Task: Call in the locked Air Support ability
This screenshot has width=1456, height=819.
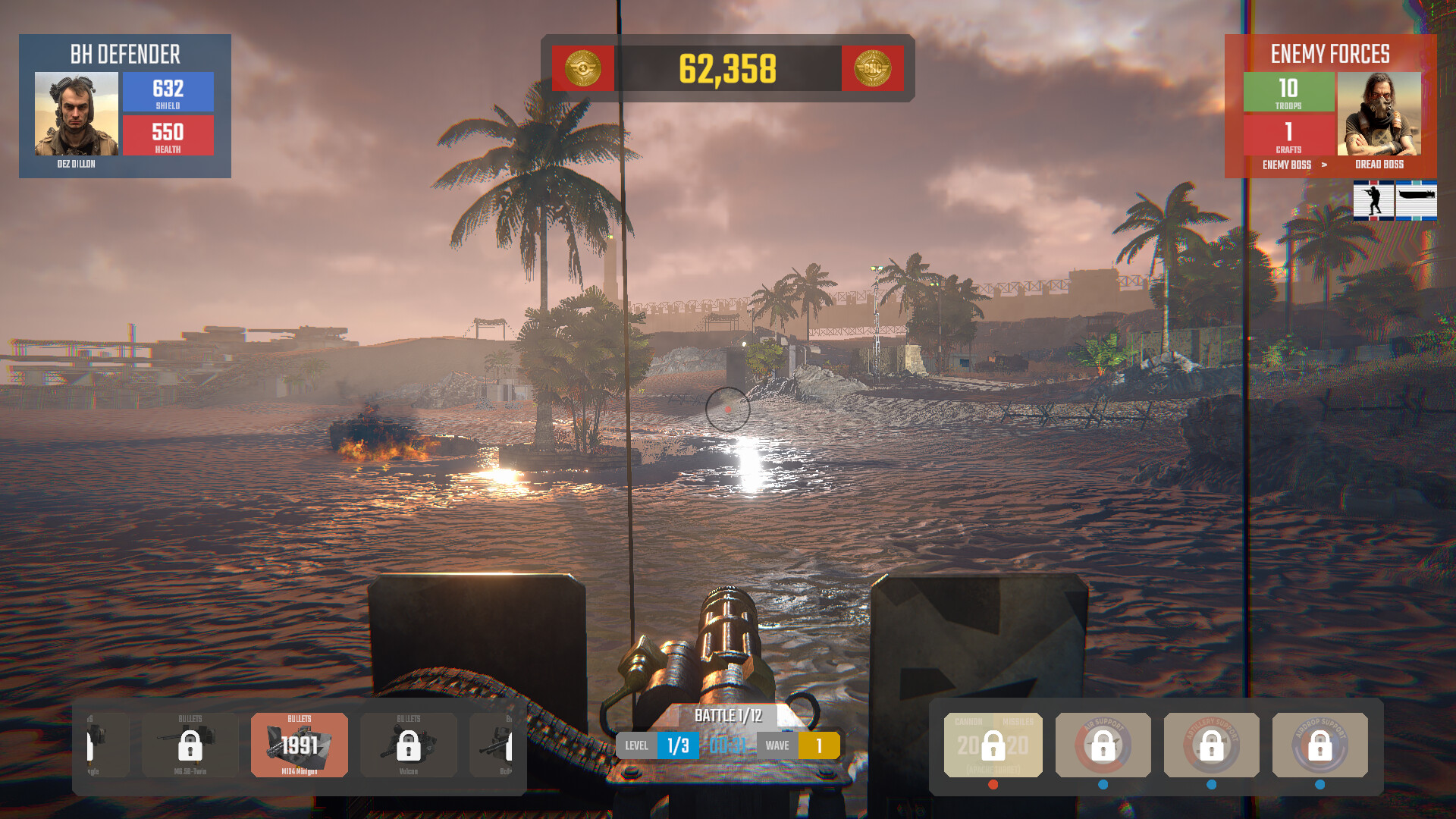Action: tap(1103, 745)
